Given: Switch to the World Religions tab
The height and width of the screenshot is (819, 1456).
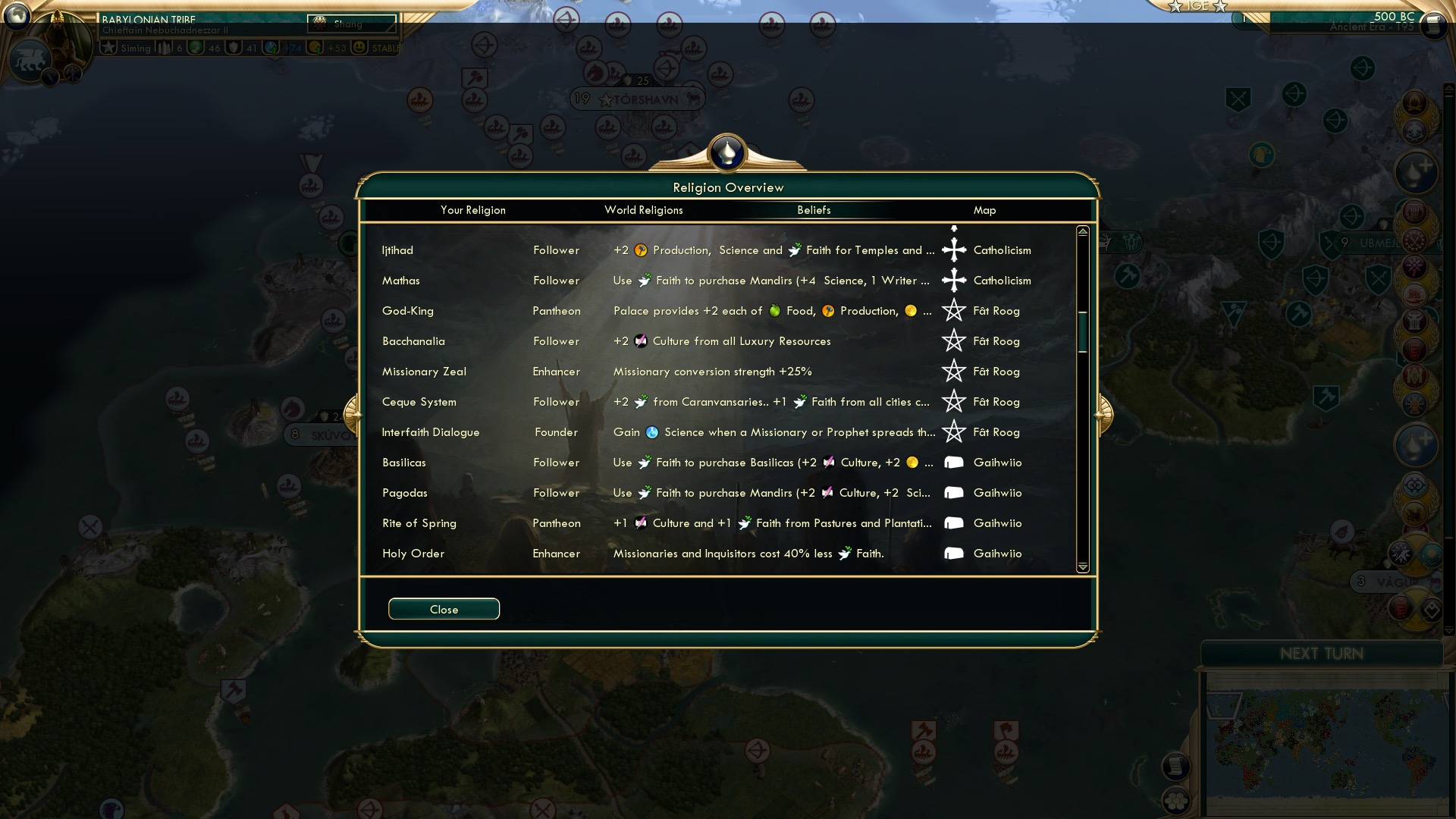Looking at the screenshot, I should (x=644, y=210).
